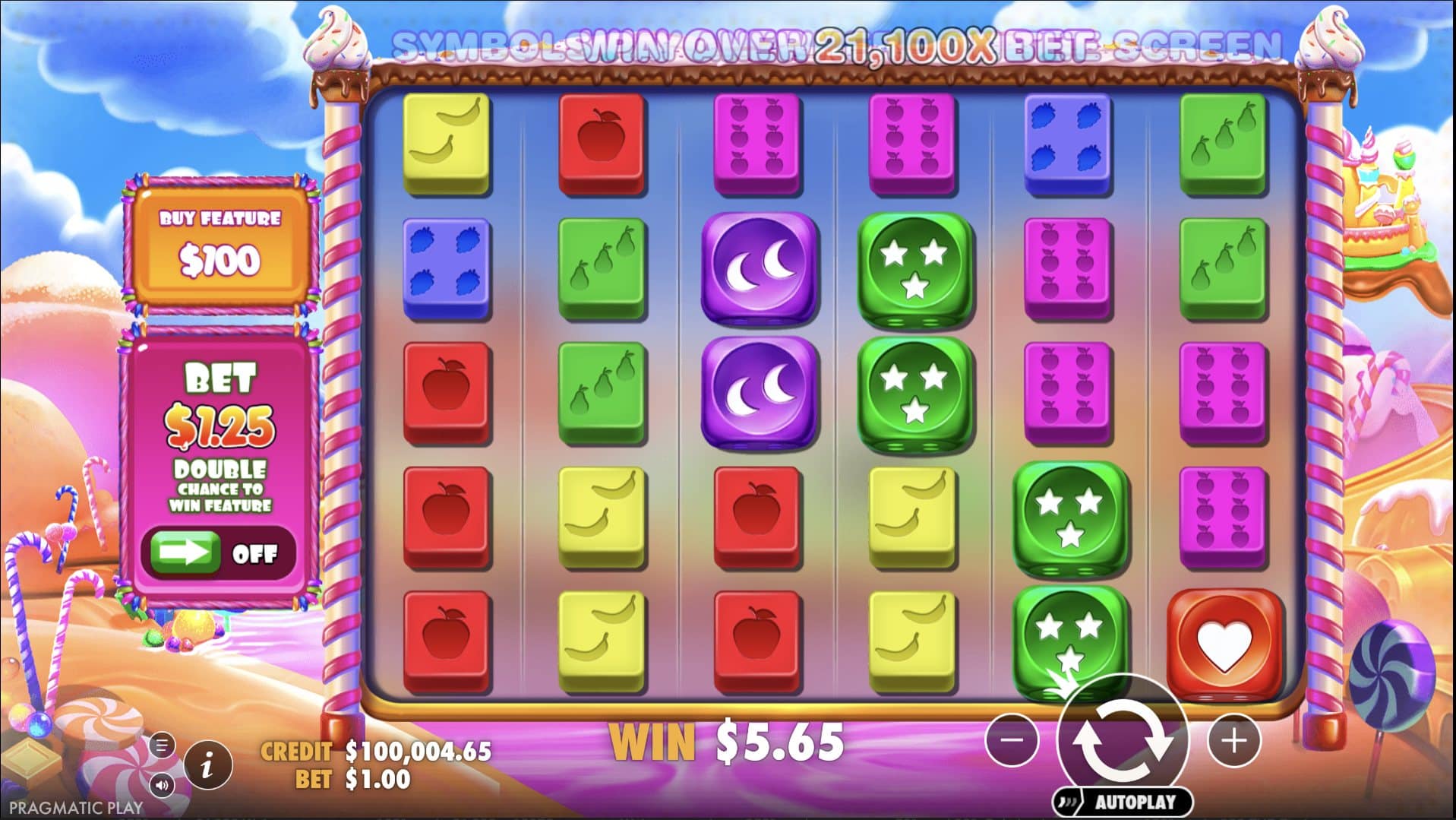Toggle the Double Chance feature switch to ON
1456x820 pixels.
[220, 553]
